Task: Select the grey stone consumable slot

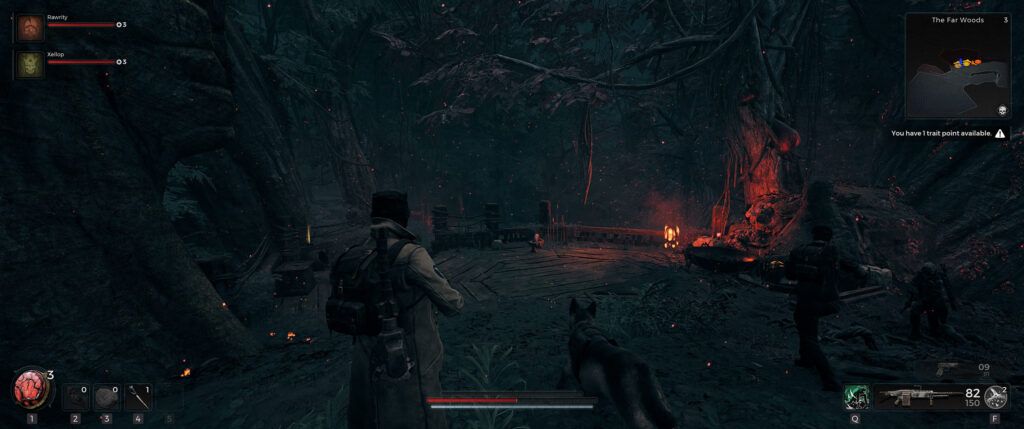Action: (x=107, y=397)
